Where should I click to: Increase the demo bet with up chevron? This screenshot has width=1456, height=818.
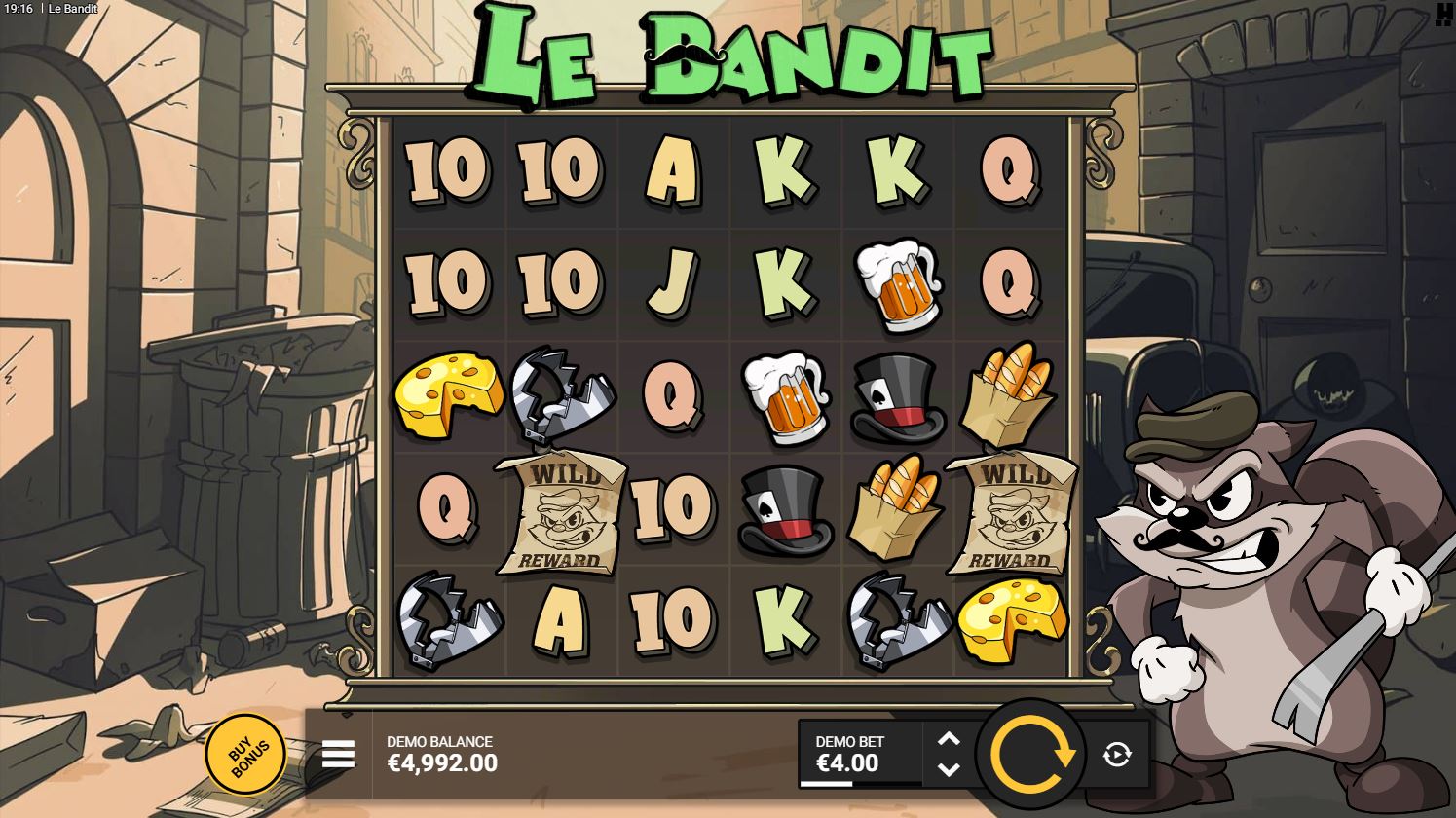pyautogui.click(x=949, y=737)
